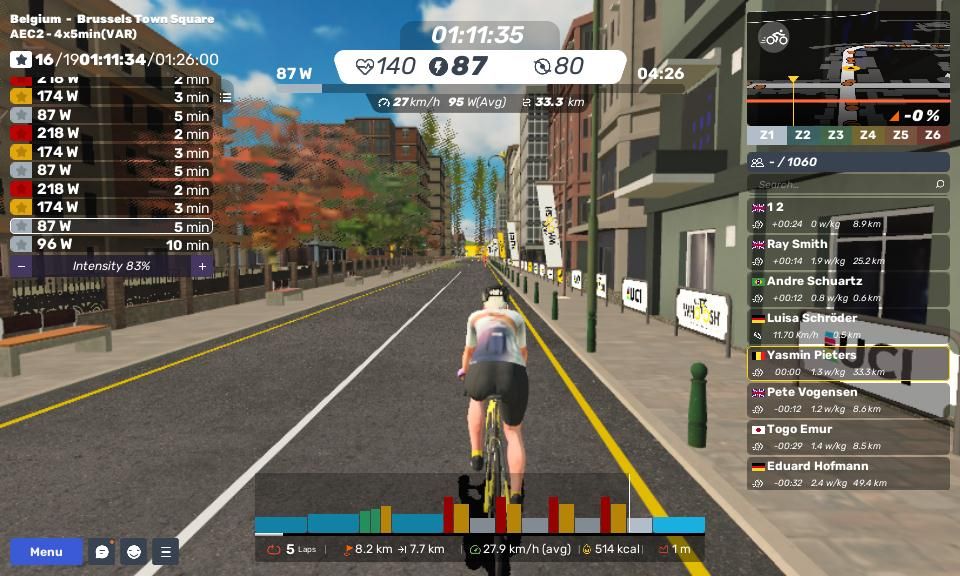
Task: Decrease workout intensity with the minus button
Action: point(22,266)
